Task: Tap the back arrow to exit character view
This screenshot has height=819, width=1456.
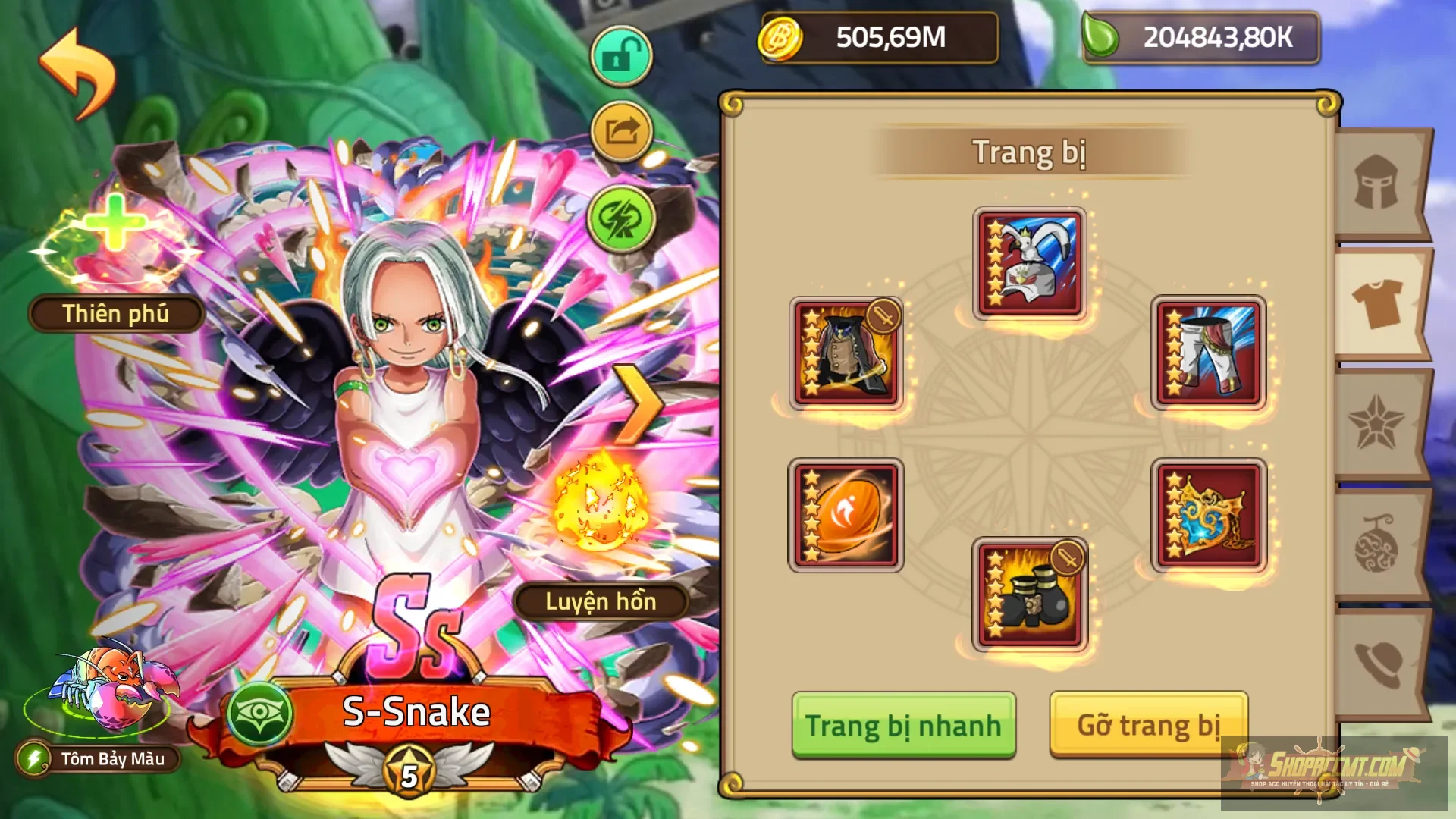Action: coord(78,72)
